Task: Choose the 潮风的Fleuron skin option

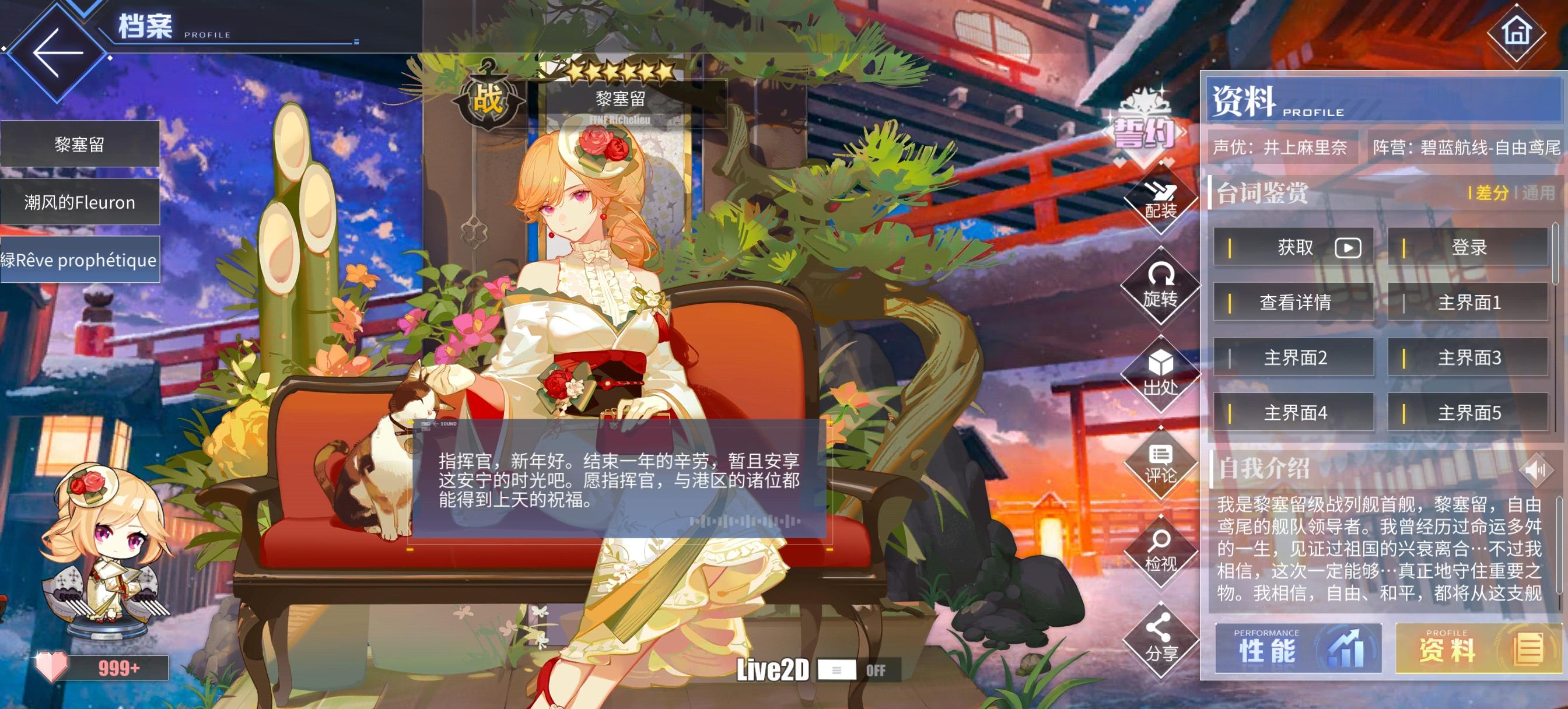Action: coord(80,202)
